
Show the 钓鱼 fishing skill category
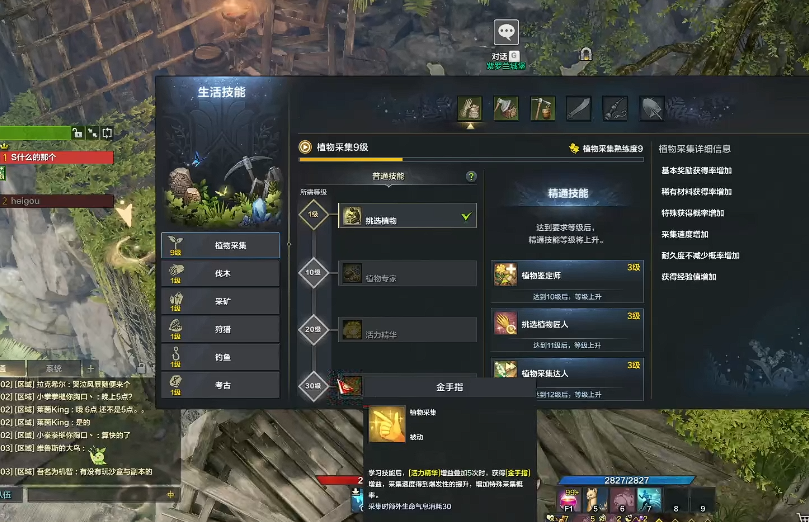coord(220,357)
